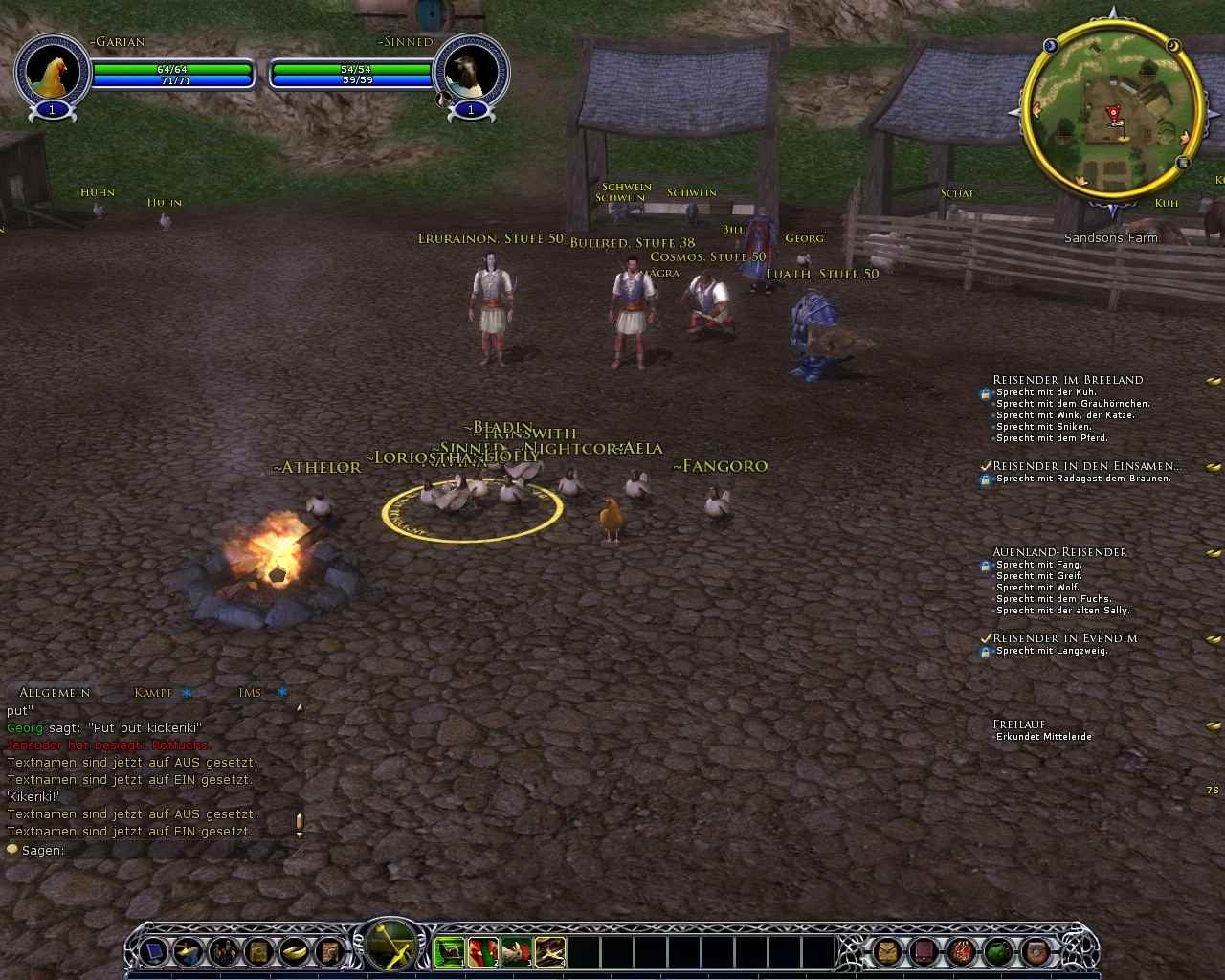Switch to the Kampf chat tab
The height and width of the screenshot is (980, 1225).
click(153, 693)
